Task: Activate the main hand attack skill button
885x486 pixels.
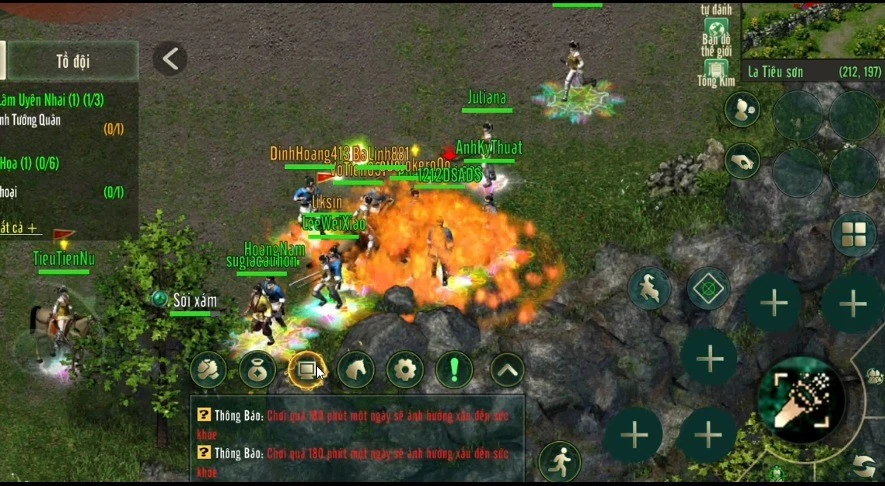Action: tap(800, 399)
